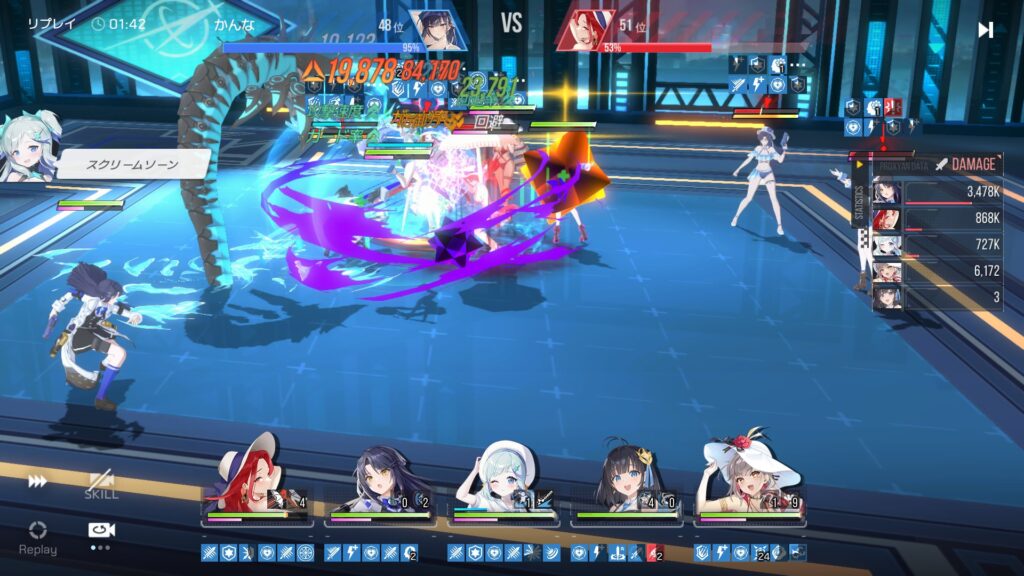
Task: Click the Replay button
Action: pos(38,535)
